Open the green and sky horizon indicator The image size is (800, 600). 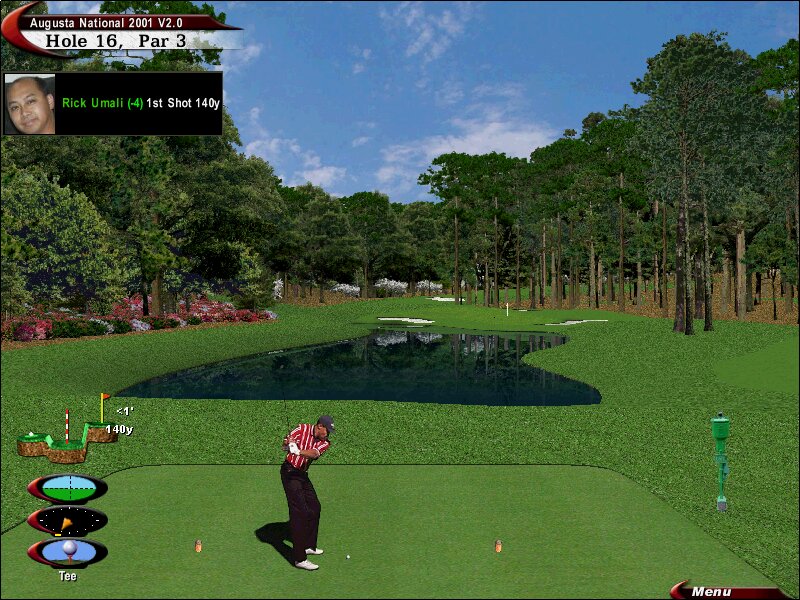pyautogui.click(x=68, y=488)
